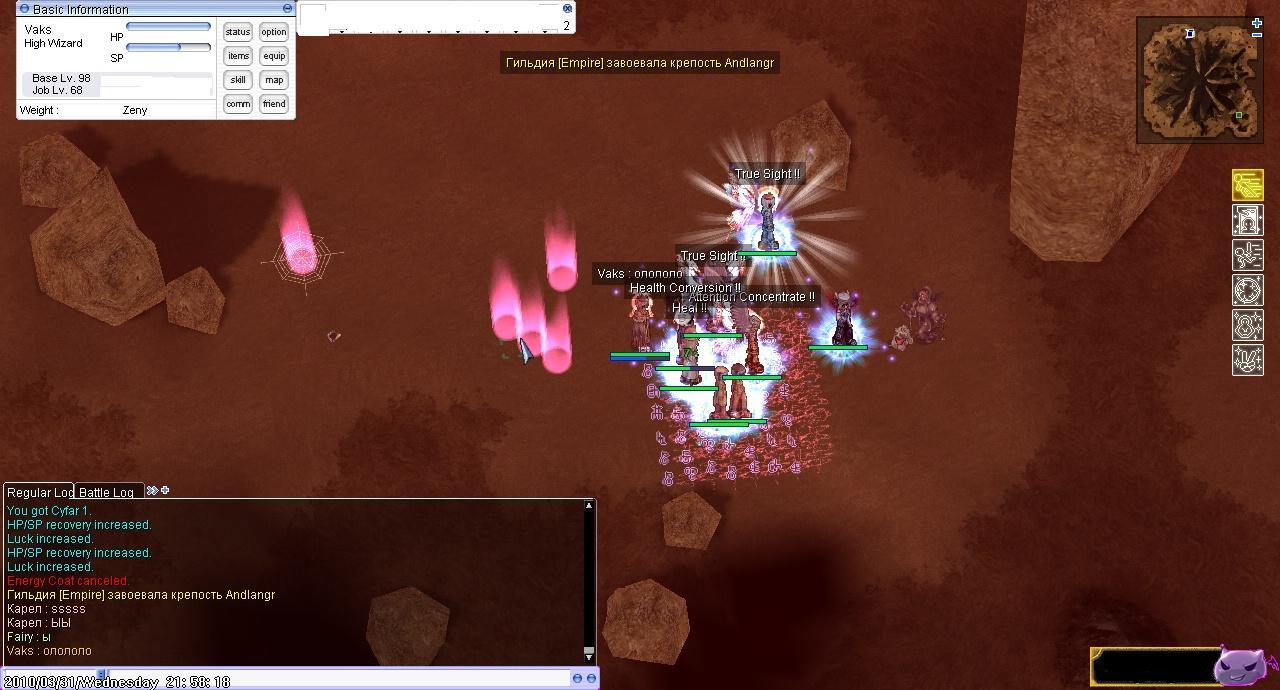Open the skill list
The width and height of the screenshot is (1280, 690).
[238, 80]
